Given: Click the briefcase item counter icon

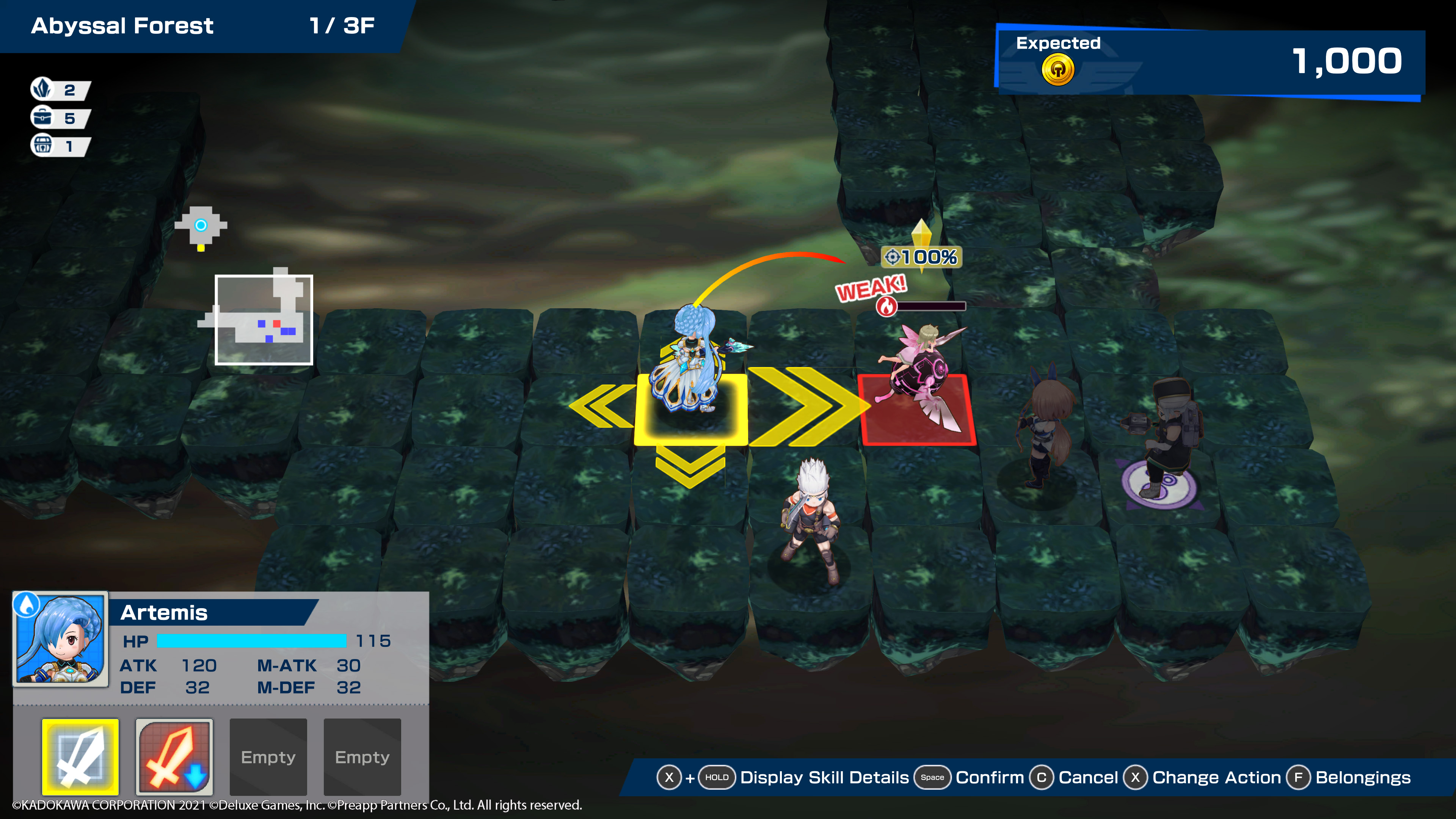Looking at the screenshot, I should click(x=42, y=118).
